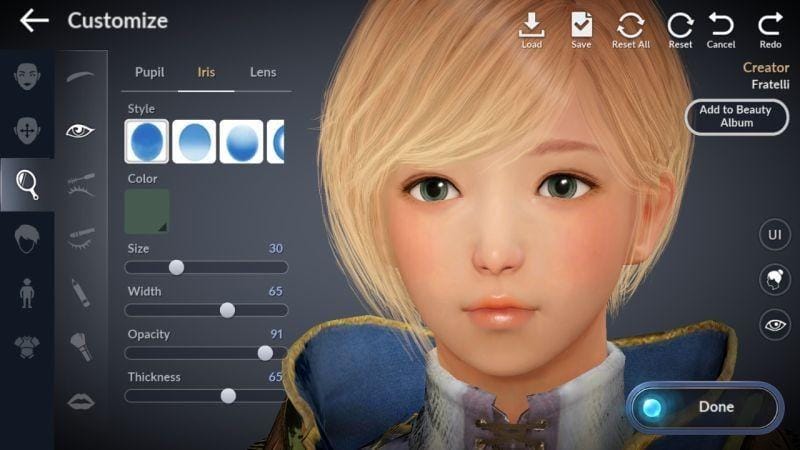Open the lips category icon
The width and height of the screenshot is (800, 450).
pos(81,401)
